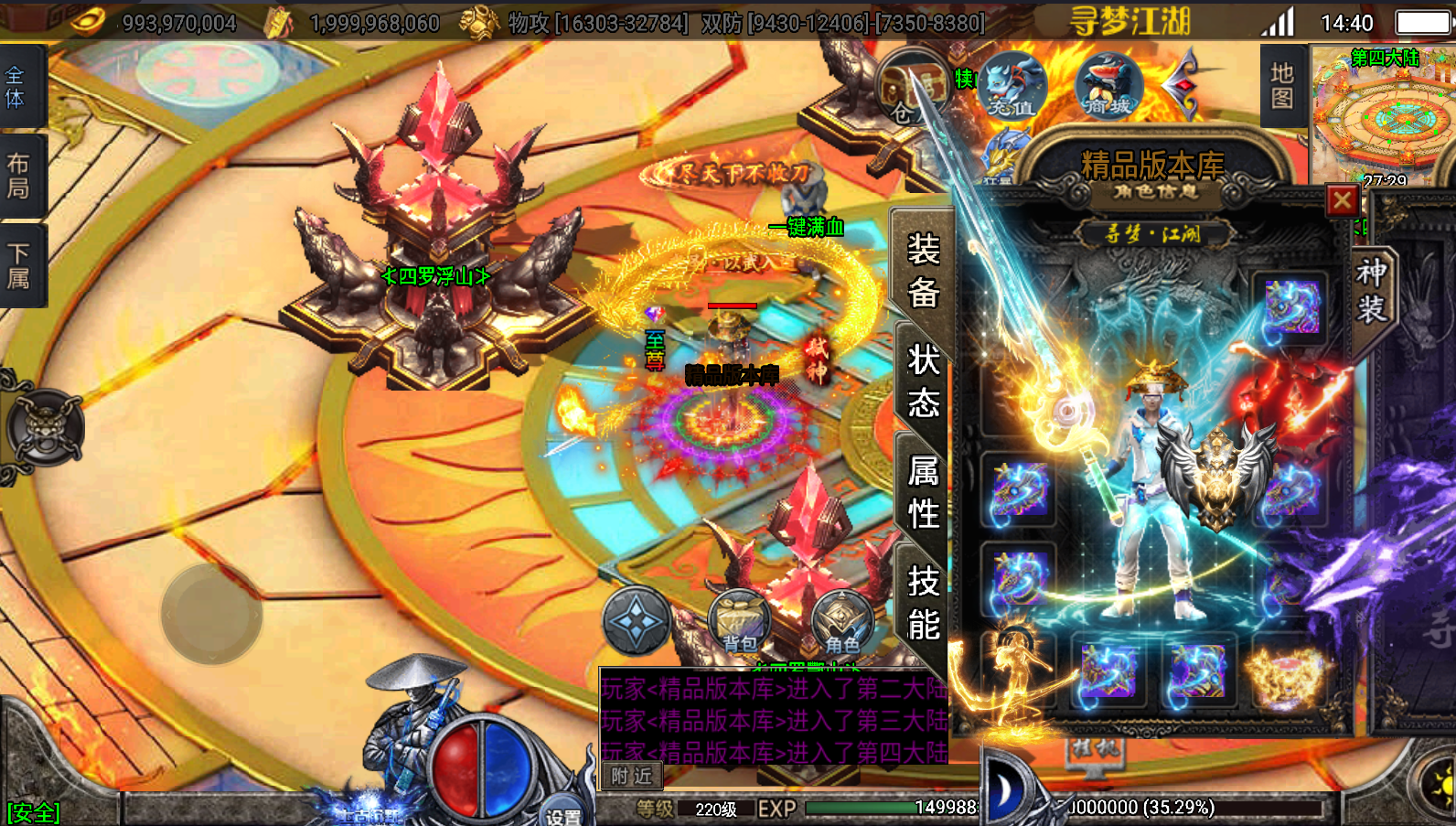Open the 充值 recharge icon
Viewport: 1456px width, 826px height.
[1012, 87]
